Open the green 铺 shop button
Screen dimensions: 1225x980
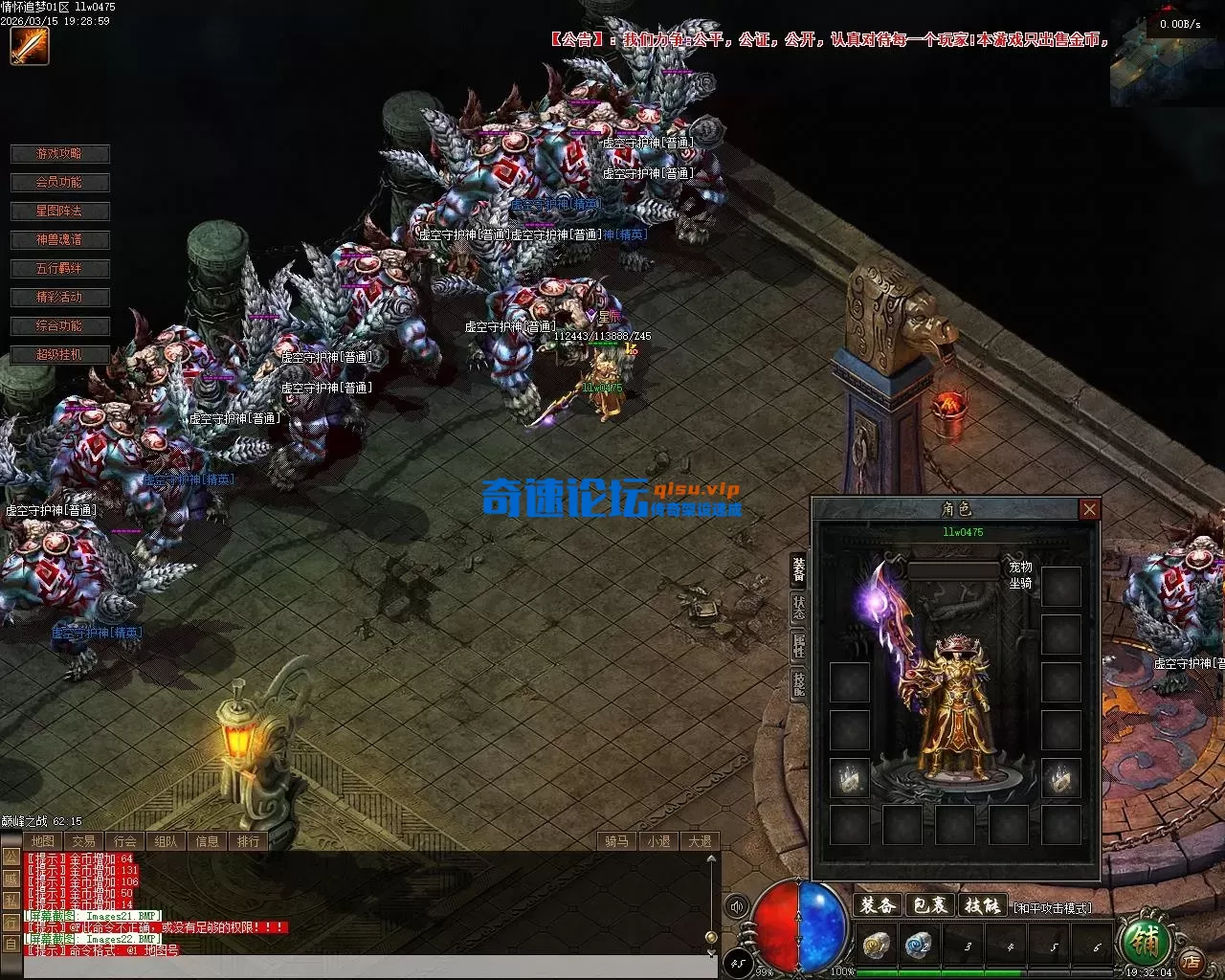coord(1144,943)
